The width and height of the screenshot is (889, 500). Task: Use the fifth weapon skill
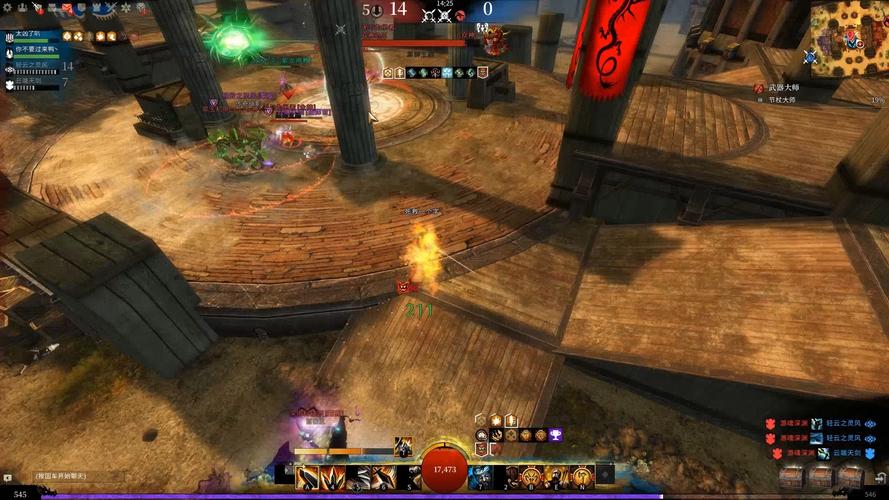[408, 477]
